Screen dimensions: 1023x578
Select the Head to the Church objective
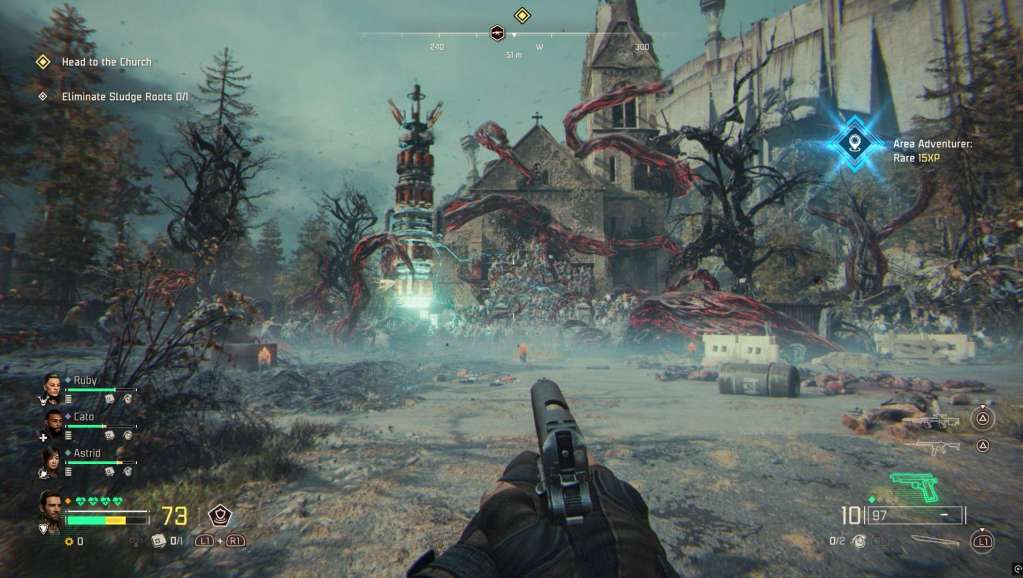(106, 62)
